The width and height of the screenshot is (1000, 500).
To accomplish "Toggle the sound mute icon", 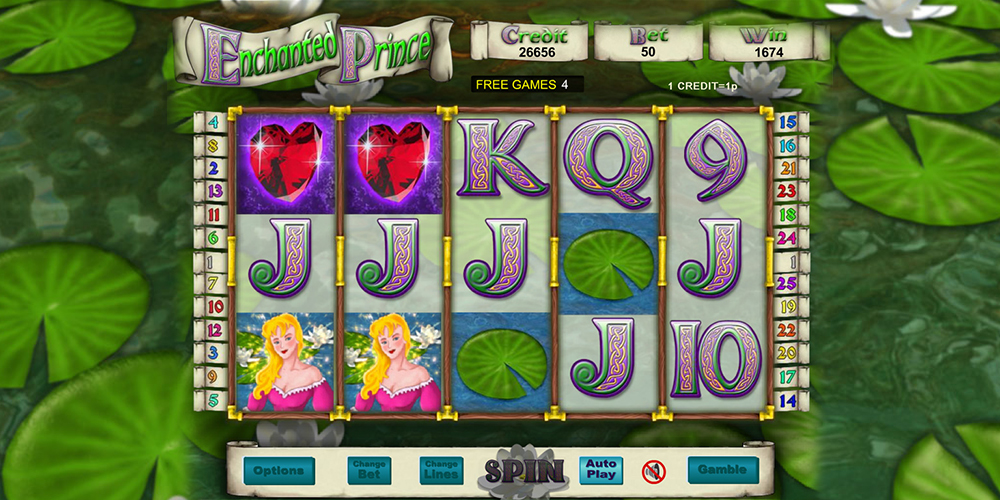I will [x=654, y=470].
